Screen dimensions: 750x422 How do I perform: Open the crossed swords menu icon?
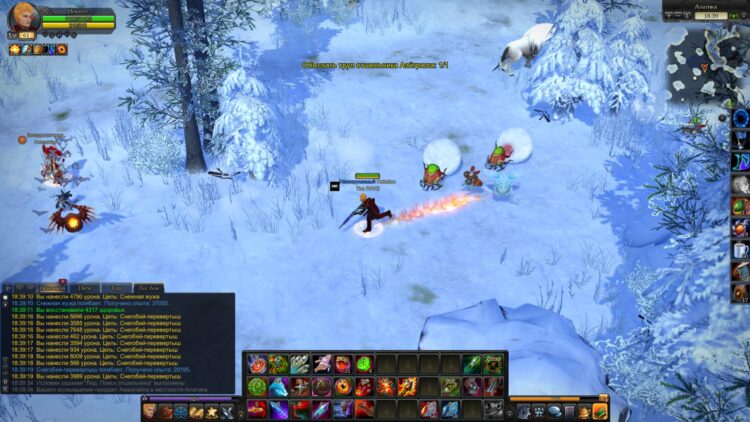click(227, 411)
